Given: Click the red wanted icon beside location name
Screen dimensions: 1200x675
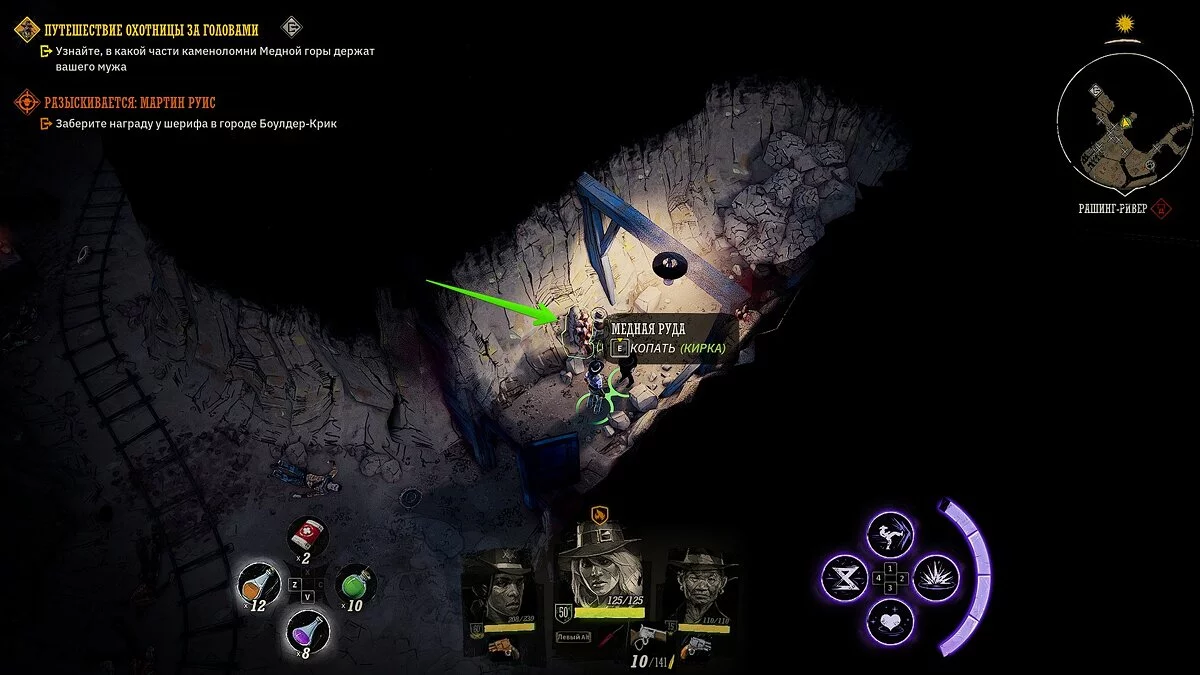Looking at the screenshot, I should click(x=1161, y=208).
